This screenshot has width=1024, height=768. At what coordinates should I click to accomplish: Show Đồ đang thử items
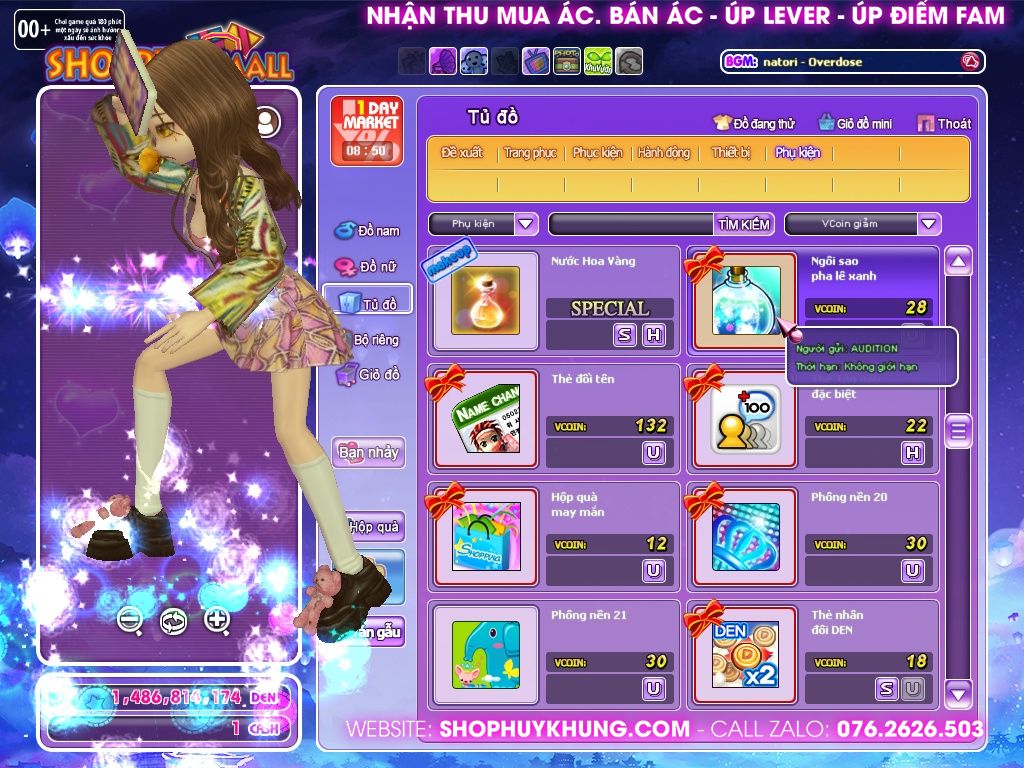[x=754, y=123]
